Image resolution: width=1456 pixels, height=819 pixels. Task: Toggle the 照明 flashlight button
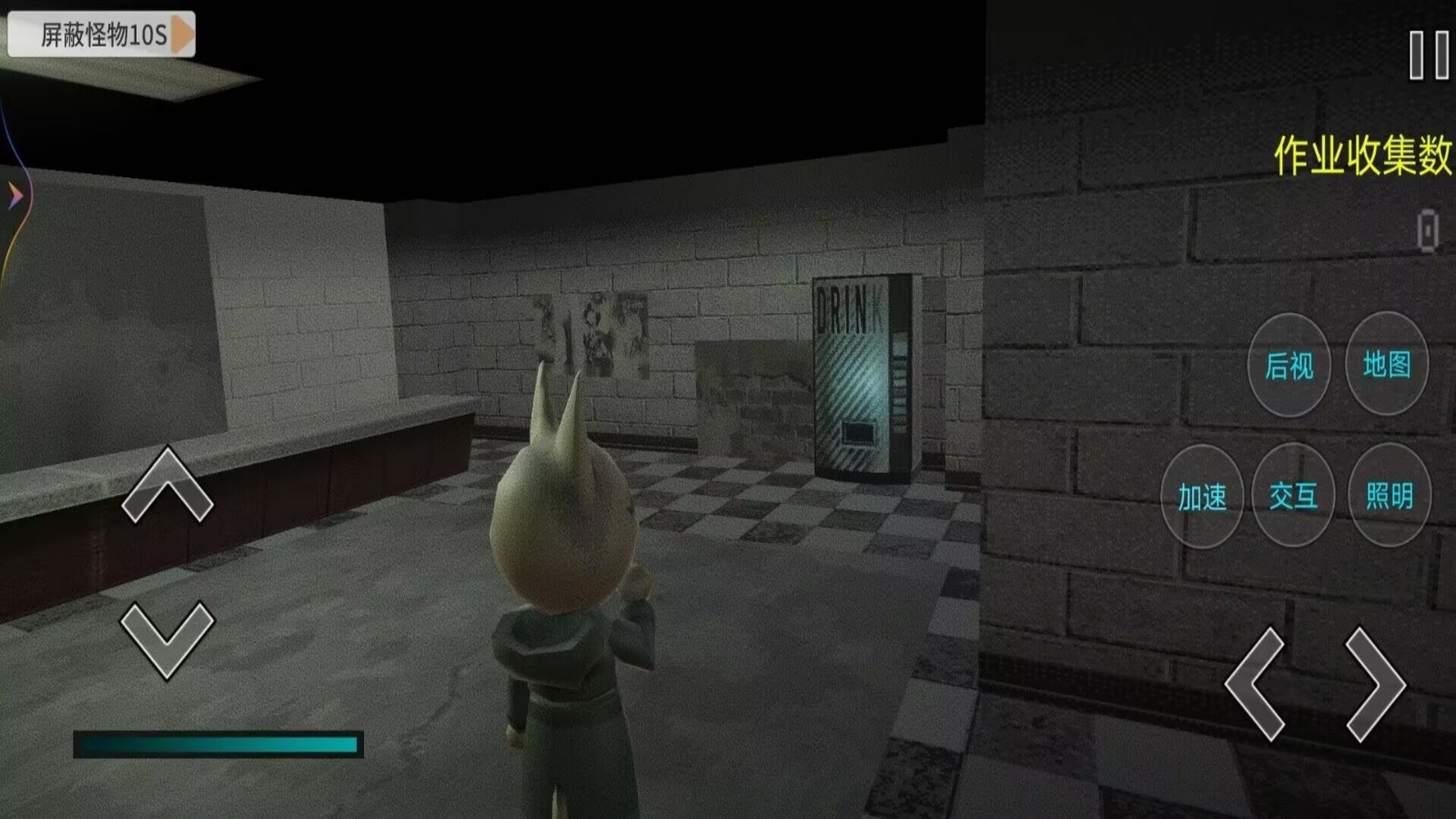[x=1389, y=496]
